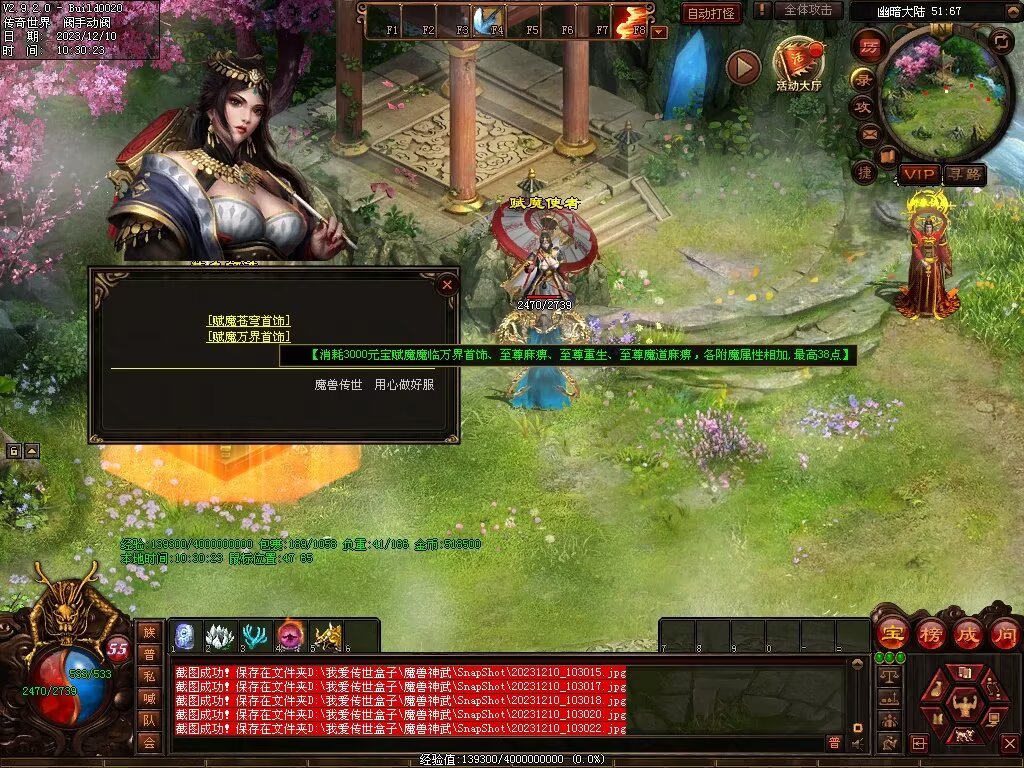This screenshot has height=768, width=1024.
Task: Expand the F-key skill bar dropdown arrow
Action: [659, 31]
